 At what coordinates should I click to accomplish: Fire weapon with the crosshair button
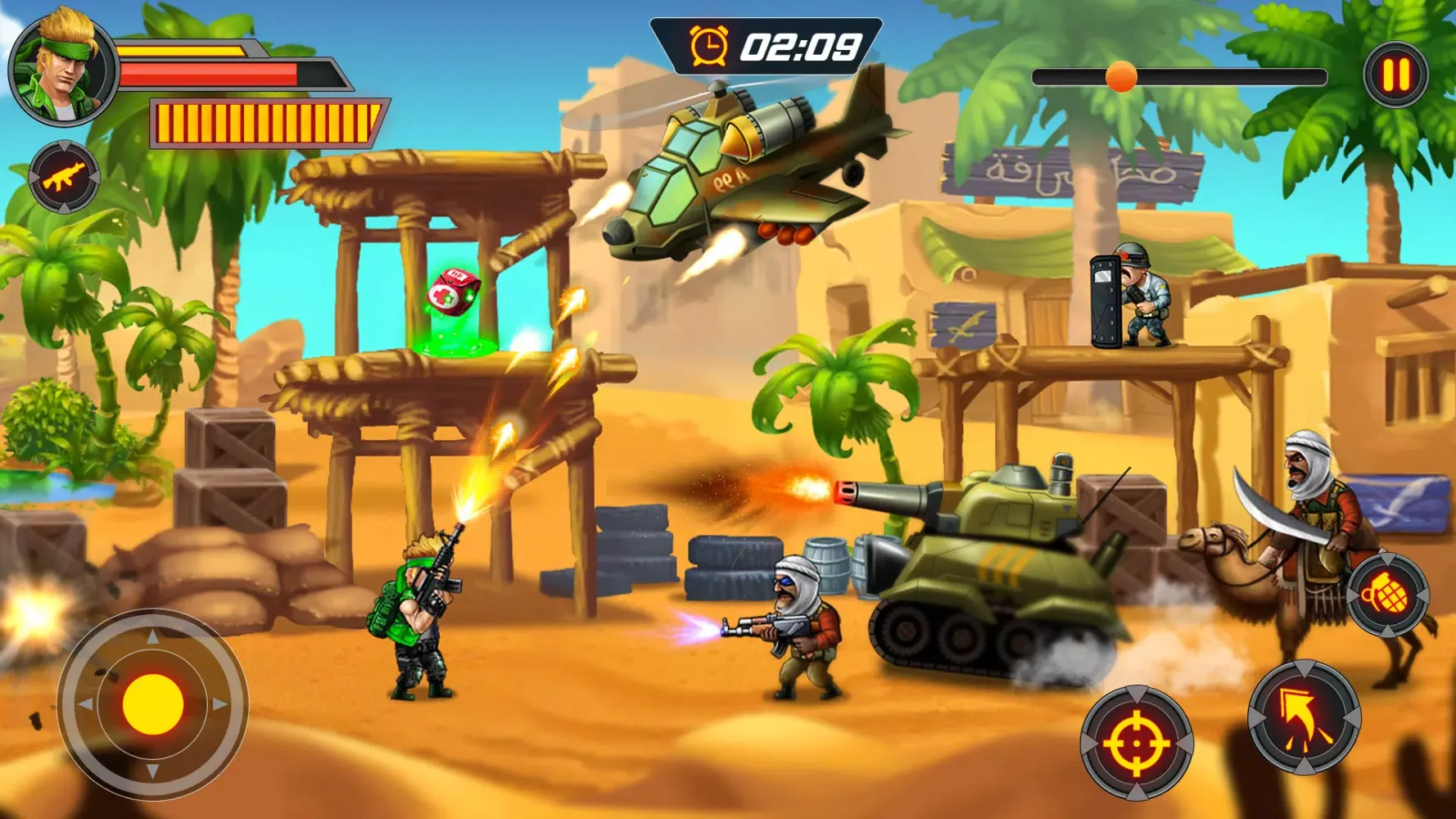point(1136,743)
